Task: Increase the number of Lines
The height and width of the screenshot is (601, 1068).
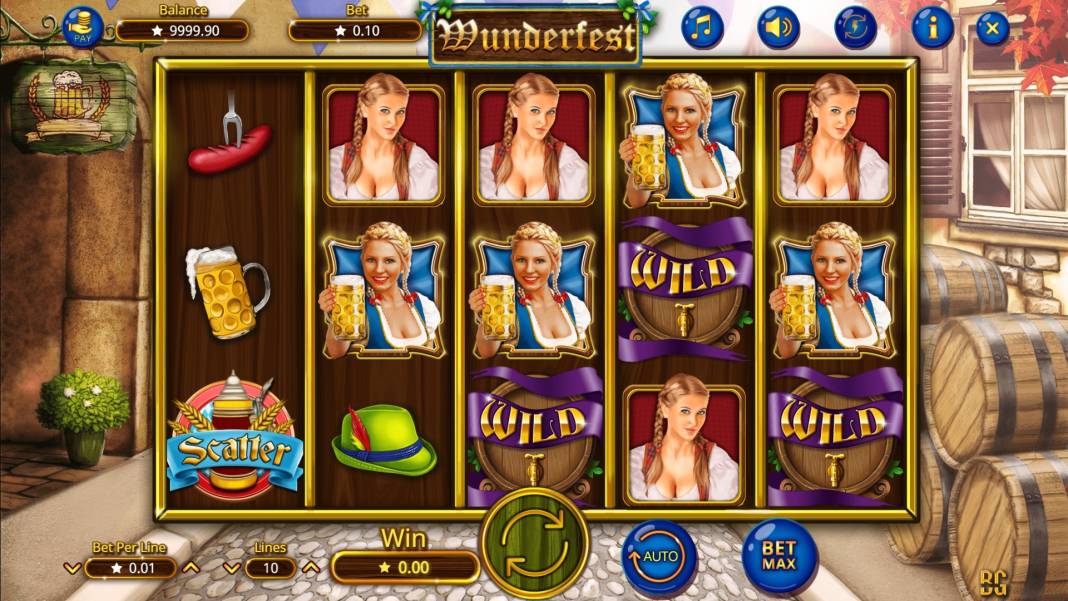Action: point(310,568)
